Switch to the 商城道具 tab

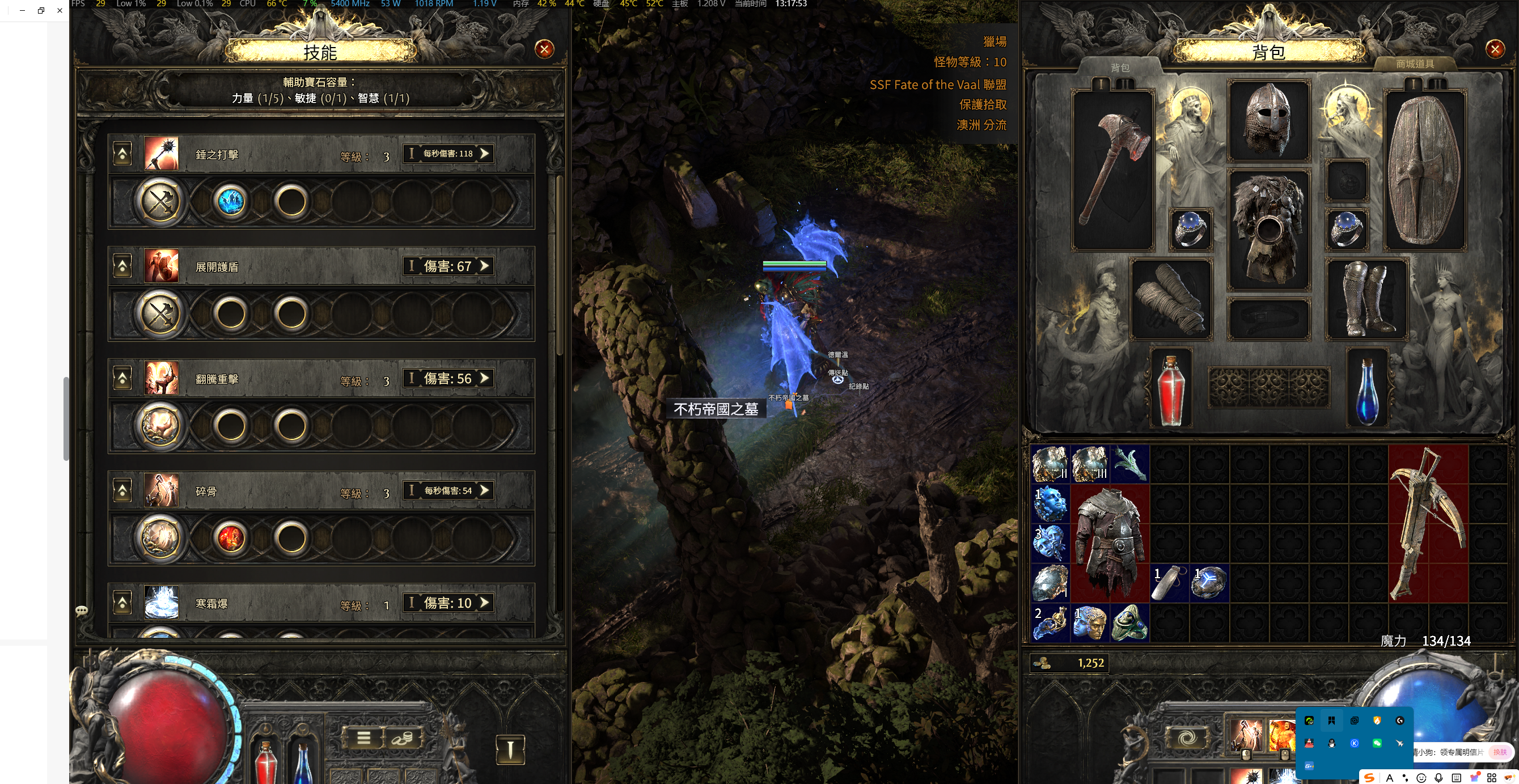pyautogui.click(x=1414, y=63)
